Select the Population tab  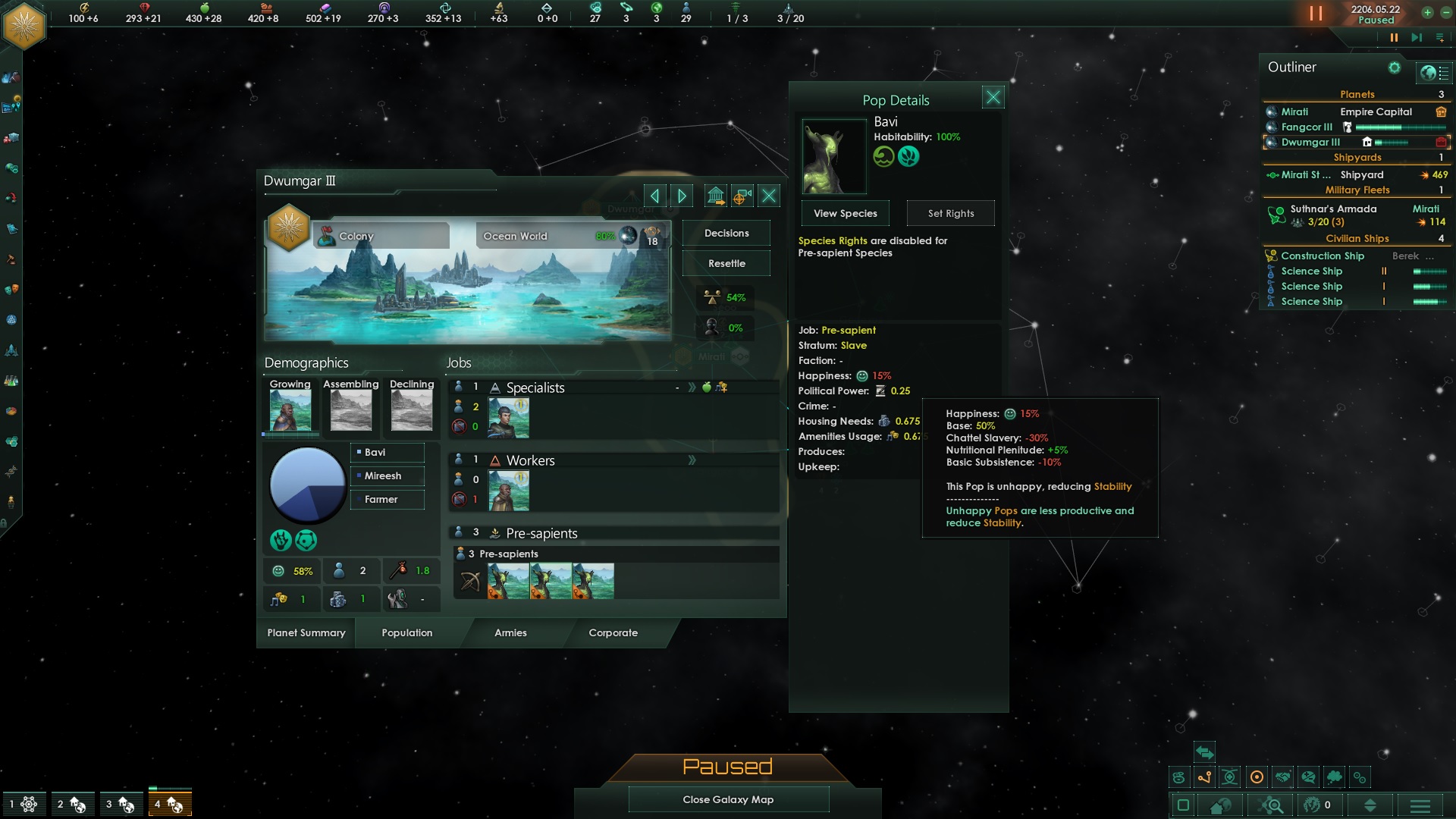click(x=407, y=633)
